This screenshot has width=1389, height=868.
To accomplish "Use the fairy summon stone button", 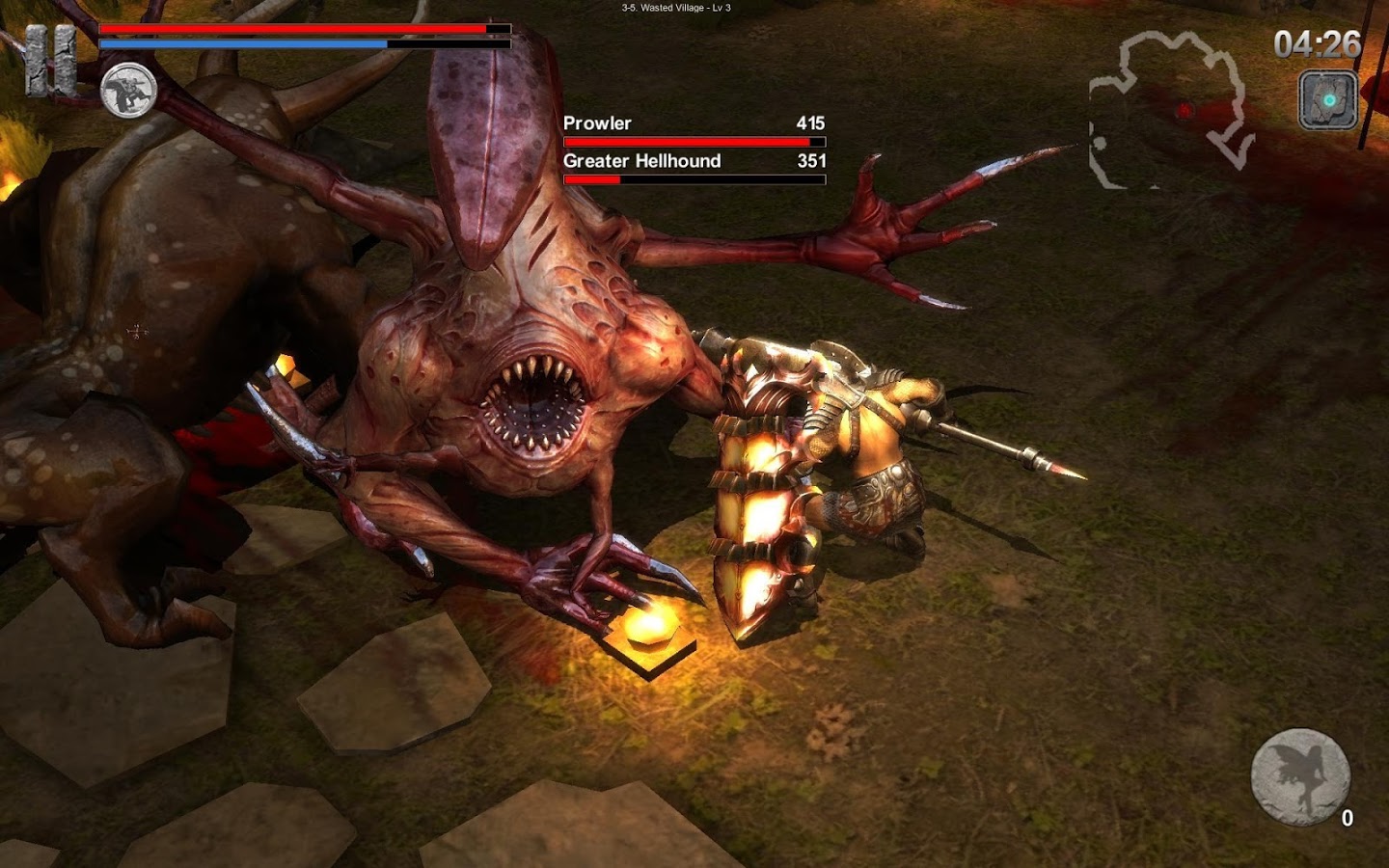I will (x=1299, y=777).
